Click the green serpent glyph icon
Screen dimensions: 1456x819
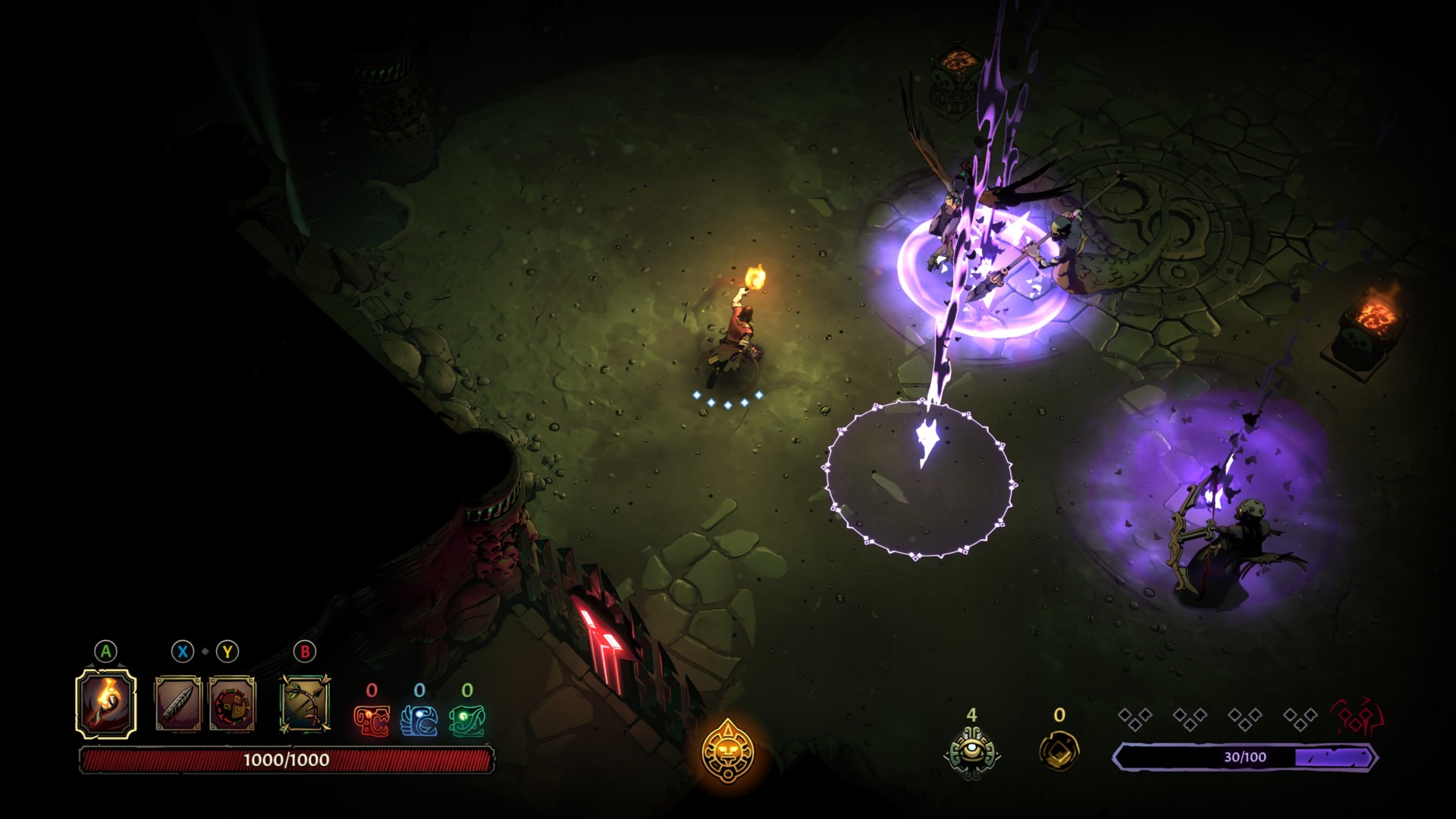click(x=467, y=720)
